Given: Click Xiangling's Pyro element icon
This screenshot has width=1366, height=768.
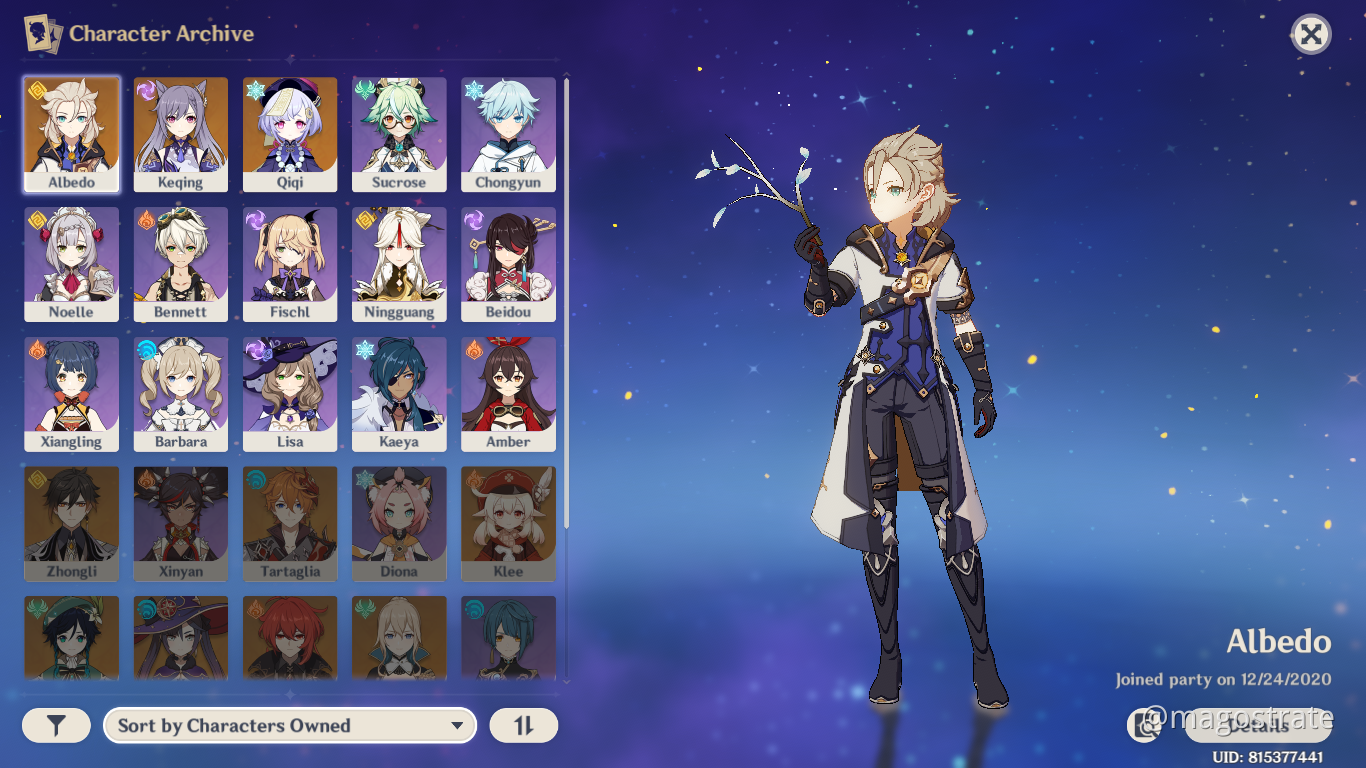Looking at the screenshot, I should click(x=35, y=350).
